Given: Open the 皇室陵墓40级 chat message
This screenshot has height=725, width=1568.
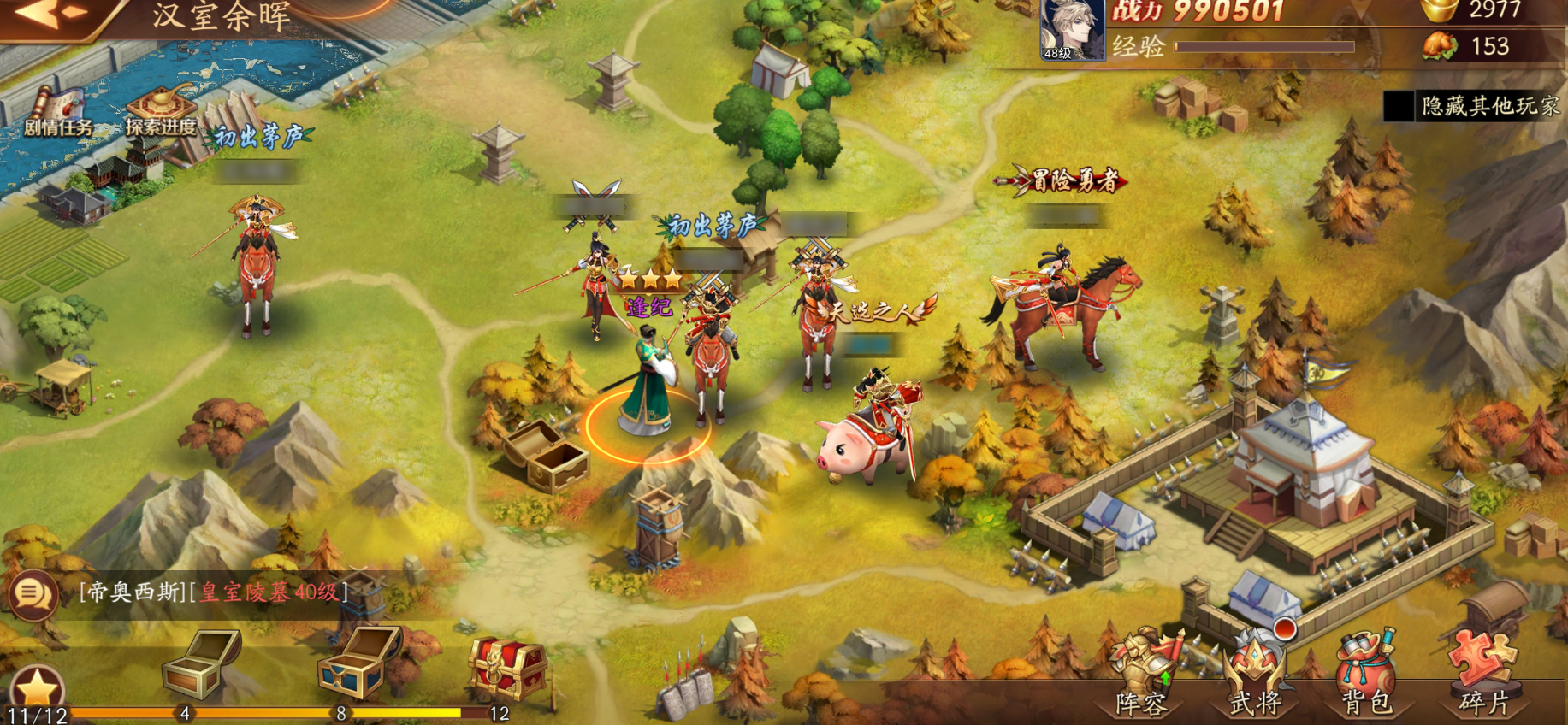Looking at the screenshot, I should [x=269, y=592].
